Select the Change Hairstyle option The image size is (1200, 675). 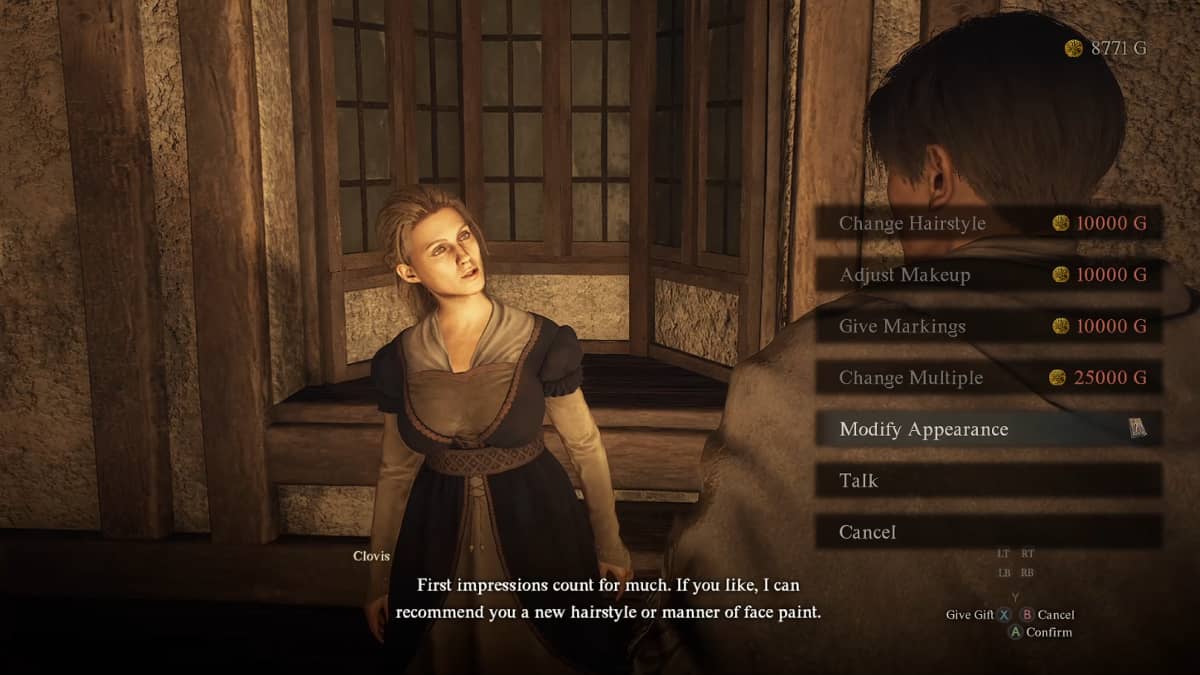tap(988, 223)
